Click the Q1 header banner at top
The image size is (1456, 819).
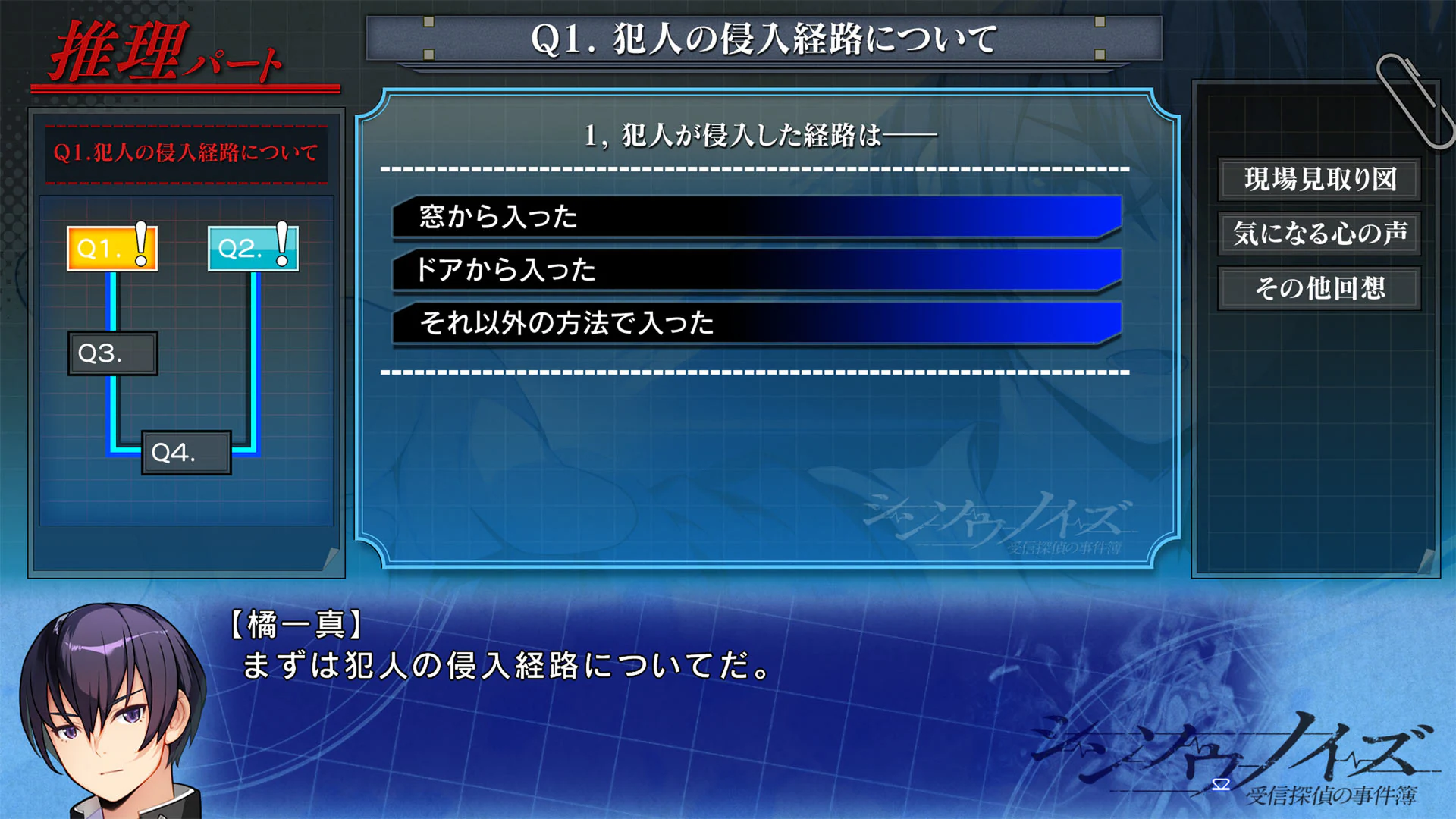[x=764, y=37]
